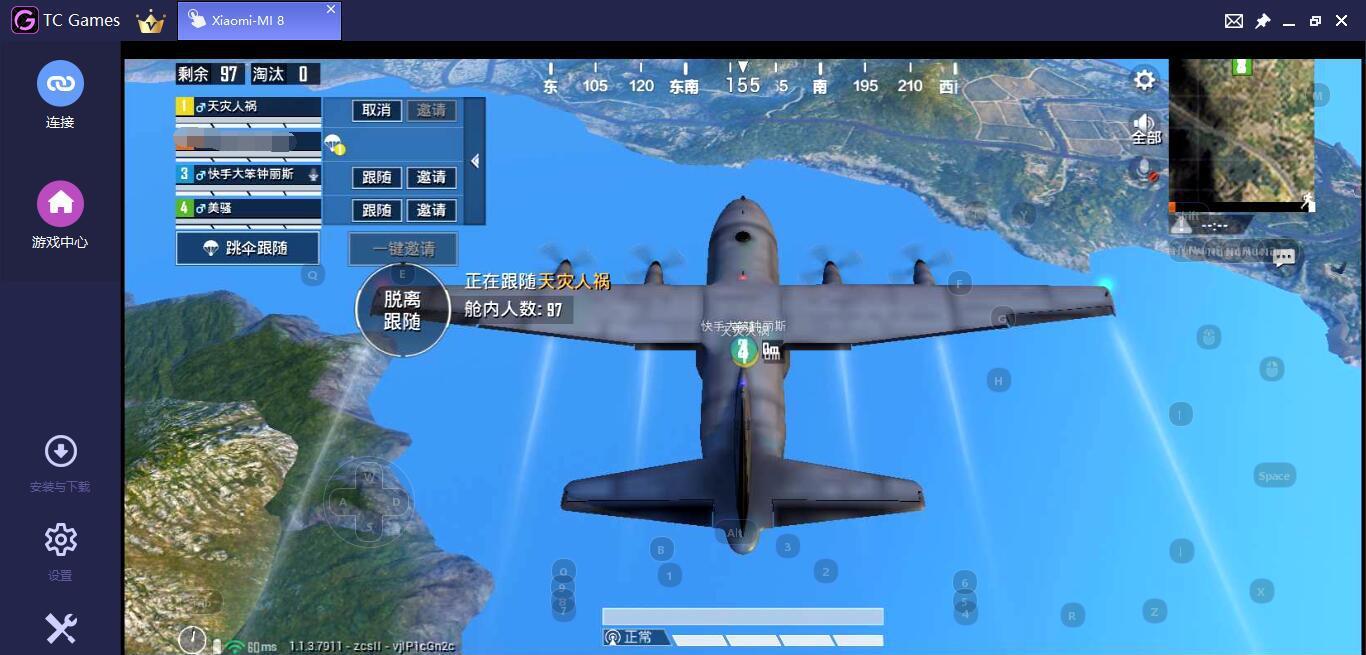
Task: Invite 快手大笨钟丽斯 with the 邀请 button
Action: 431,177
